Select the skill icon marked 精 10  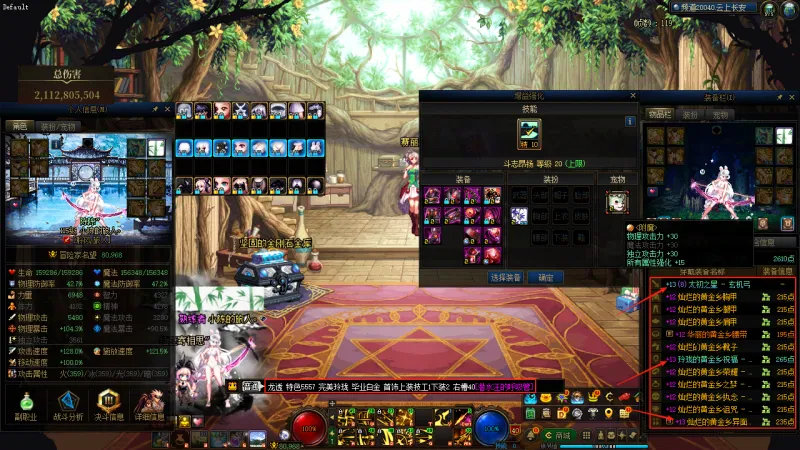coord(529,133)
